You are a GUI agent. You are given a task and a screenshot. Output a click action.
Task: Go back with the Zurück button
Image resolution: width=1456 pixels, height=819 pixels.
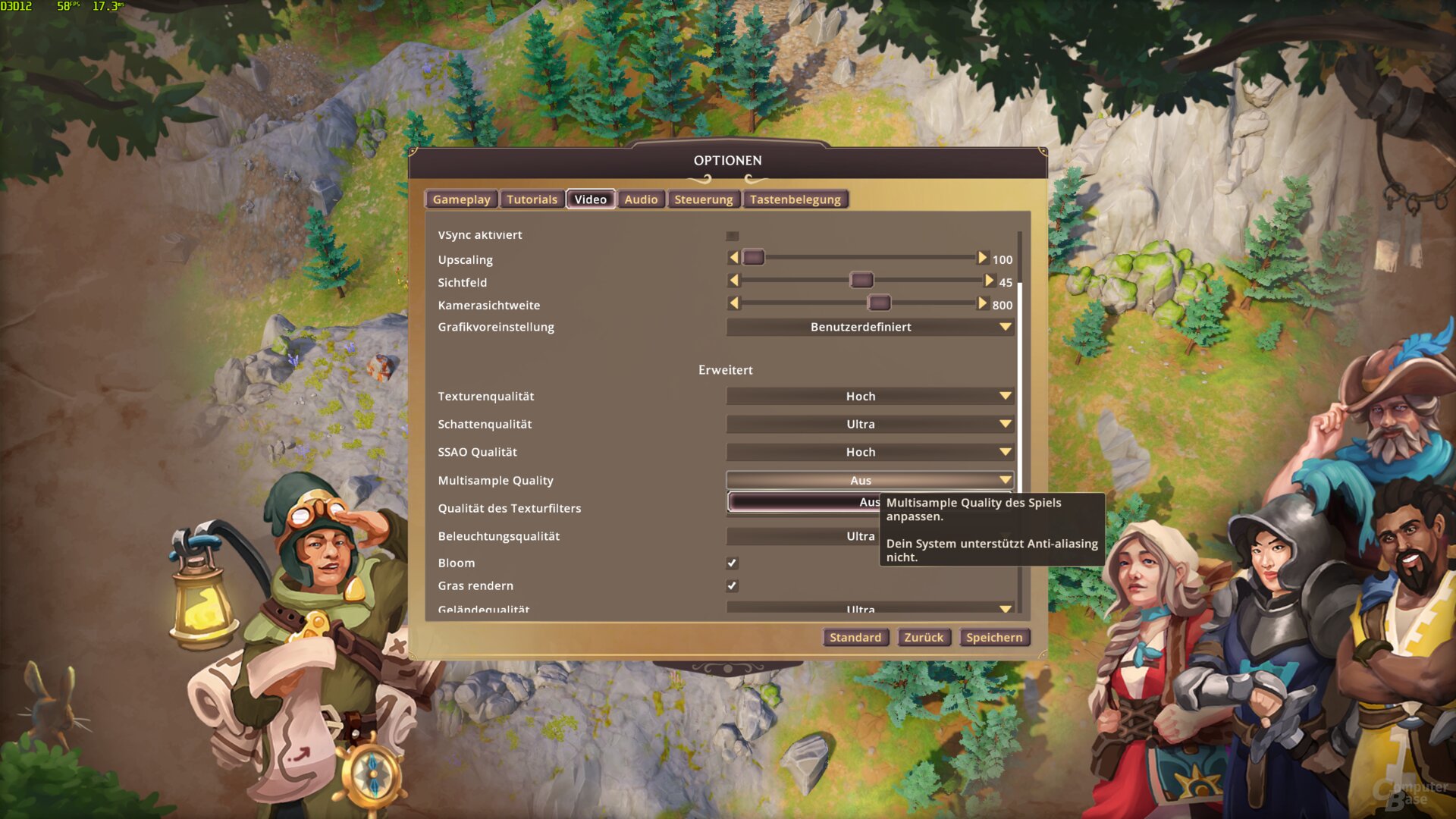pos(924,638)
